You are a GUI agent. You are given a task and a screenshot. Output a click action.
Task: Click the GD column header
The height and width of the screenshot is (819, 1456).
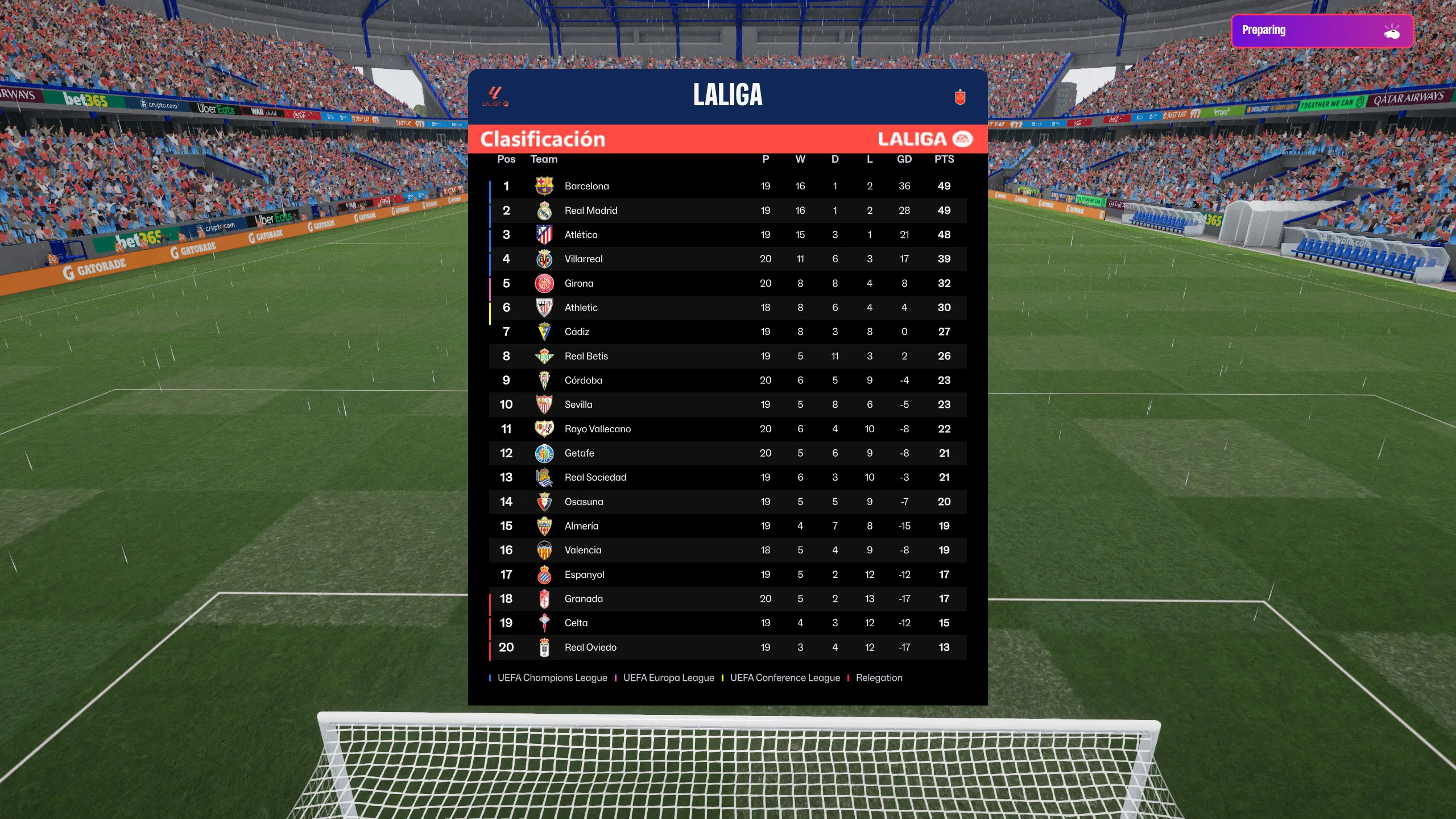point(904,159)
